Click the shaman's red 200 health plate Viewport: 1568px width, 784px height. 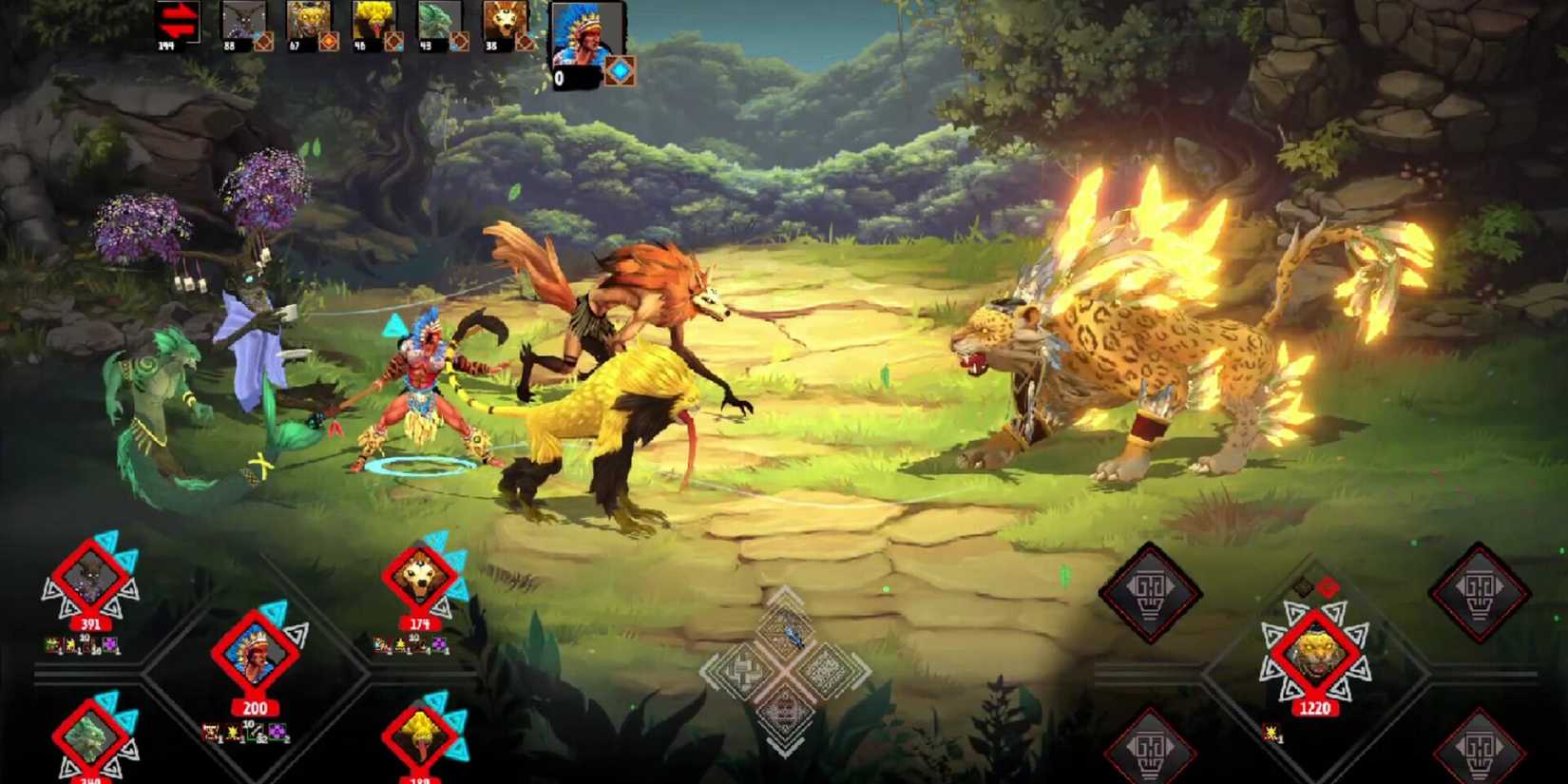(x=255, y=707)
